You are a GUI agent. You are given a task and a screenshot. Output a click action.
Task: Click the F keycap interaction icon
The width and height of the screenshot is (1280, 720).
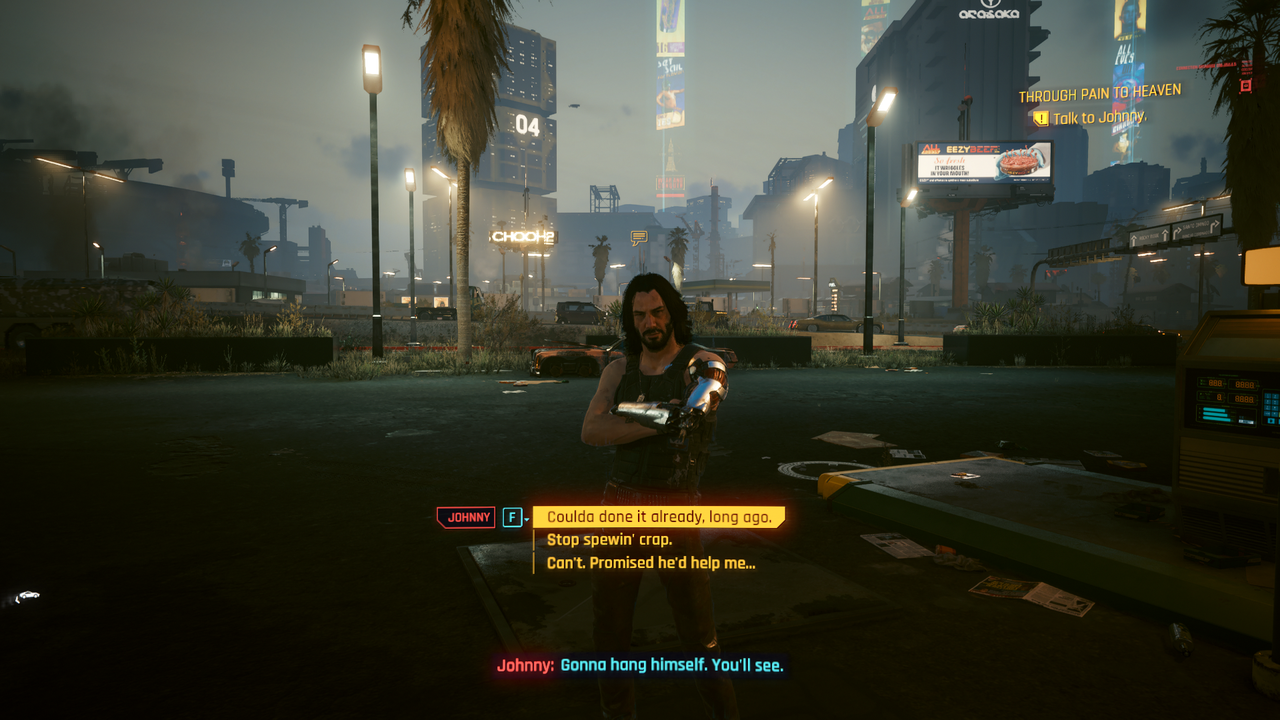pos(513,516)
